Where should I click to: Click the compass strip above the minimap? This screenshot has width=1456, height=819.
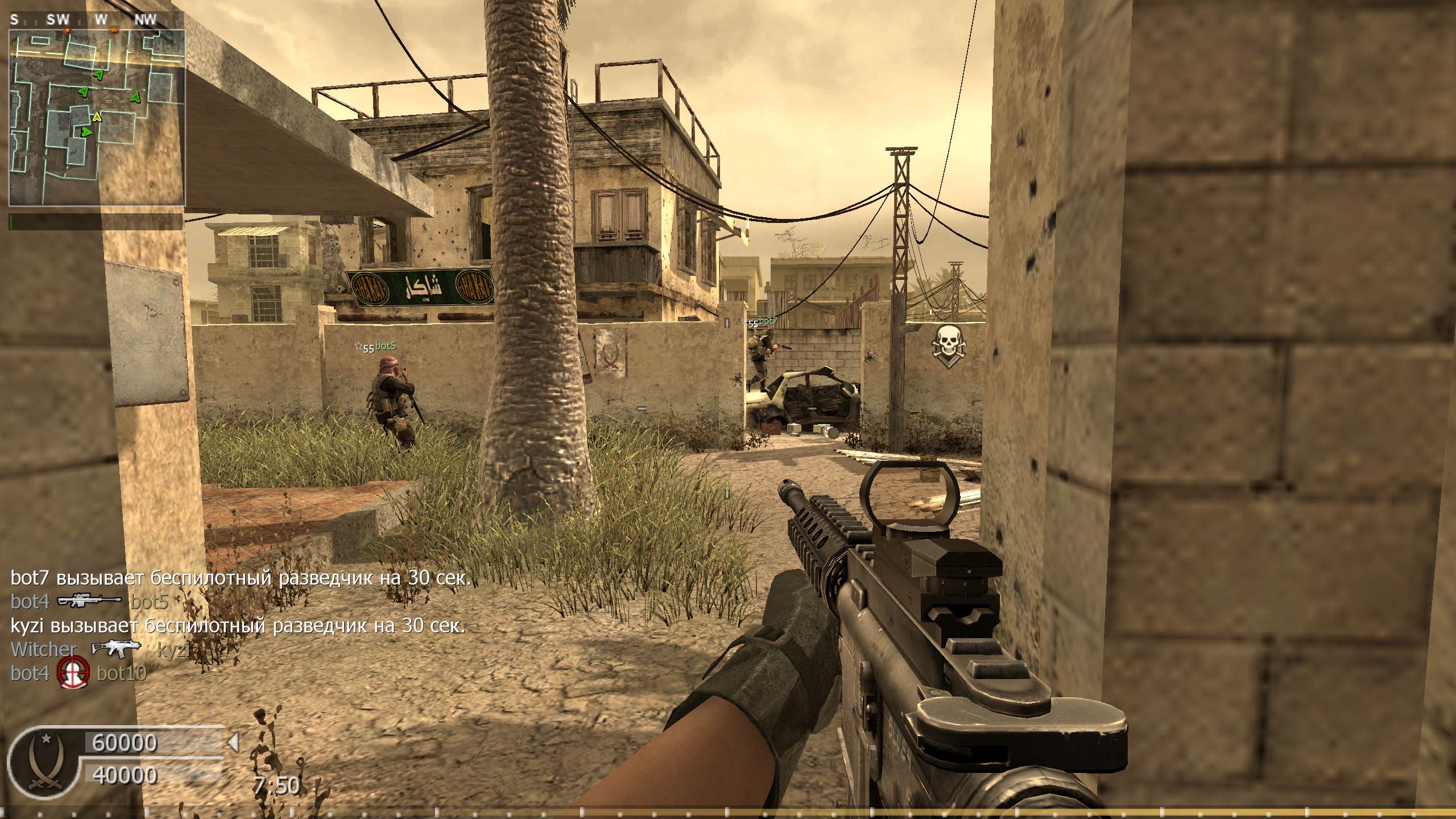[x=97, y=20]
